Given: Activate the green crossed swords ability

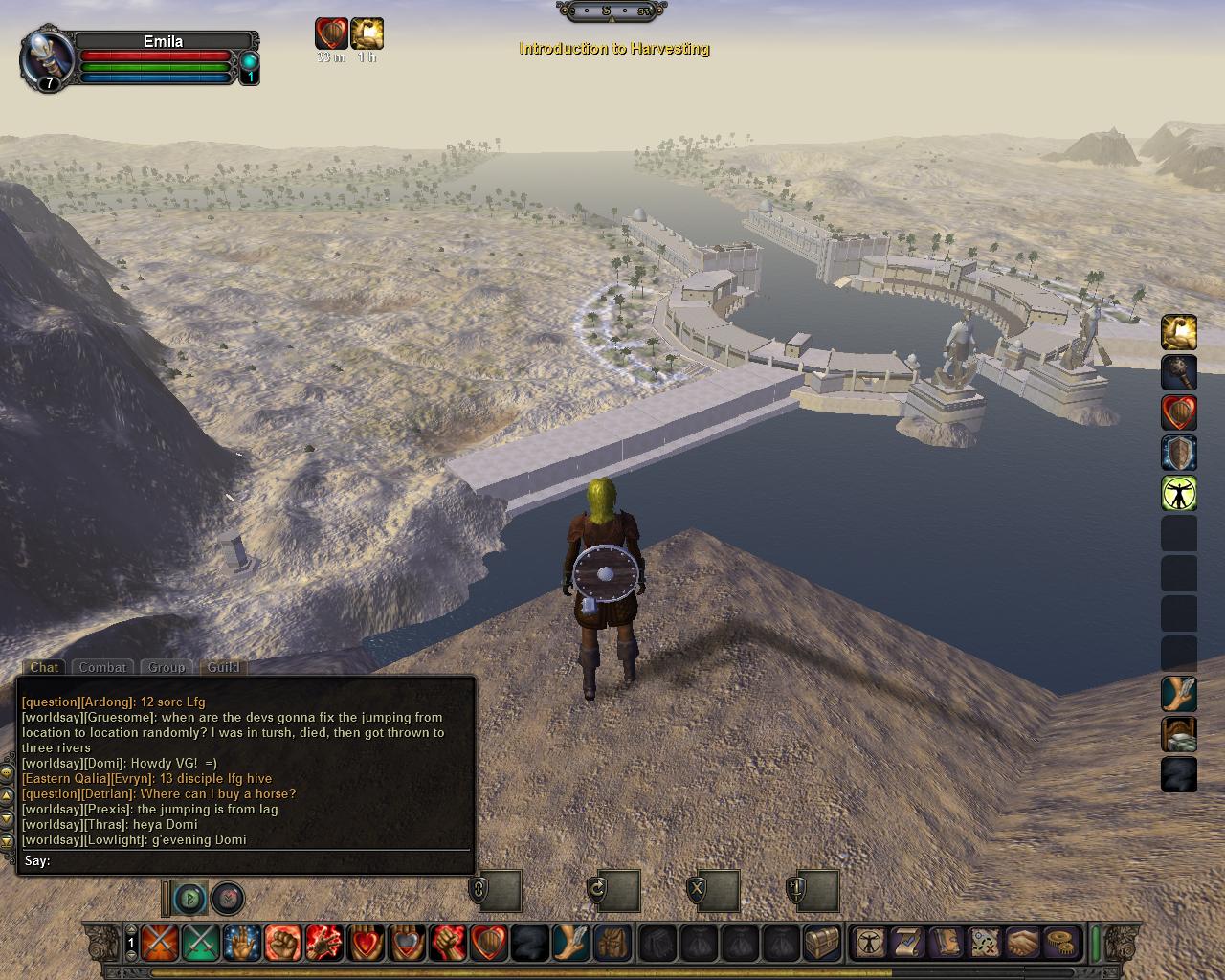Looking at the screenshot, I should coord(200,944).
